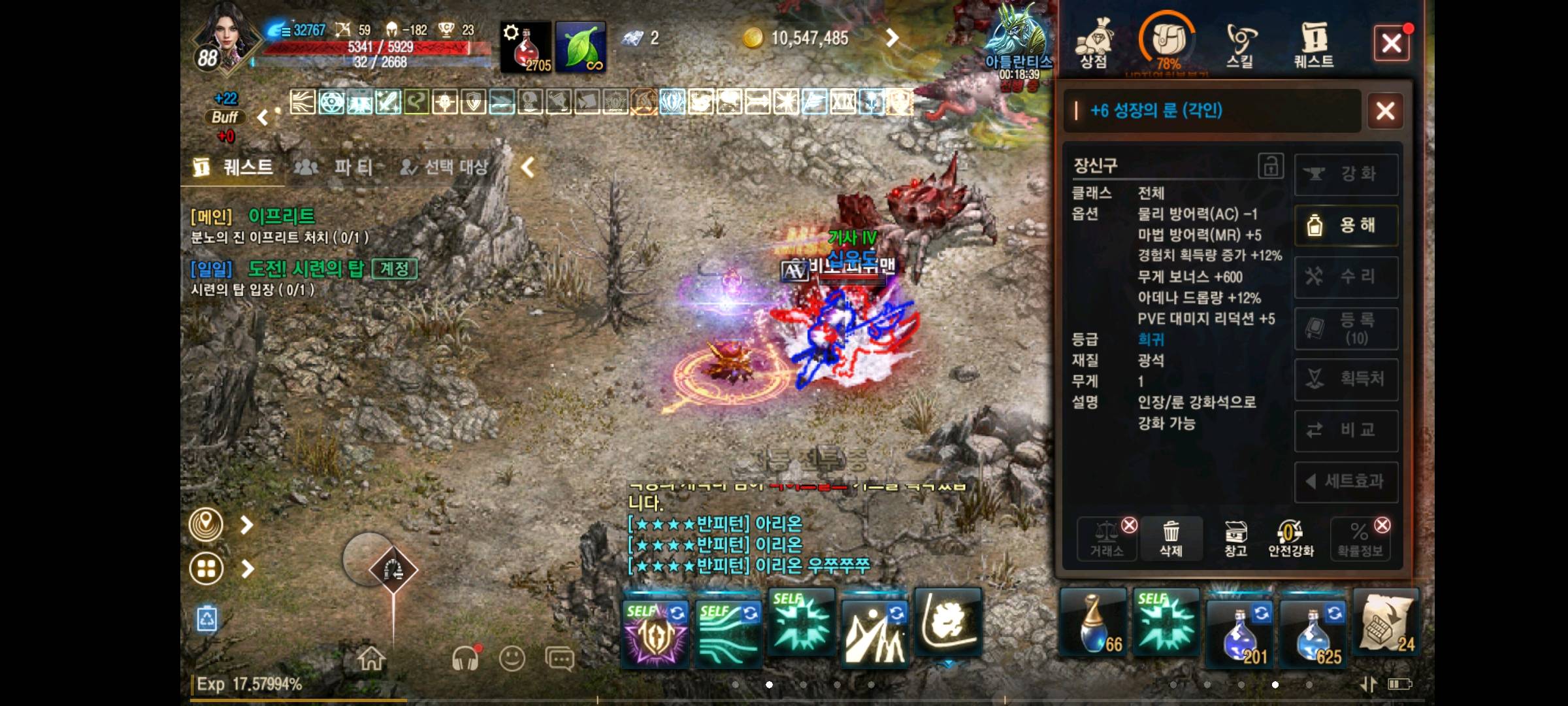This screenshot has width=1568, height=706.
Task: Select the 수리 (repair) icon
Action: pyautogui.click(x=1345, y=277)
